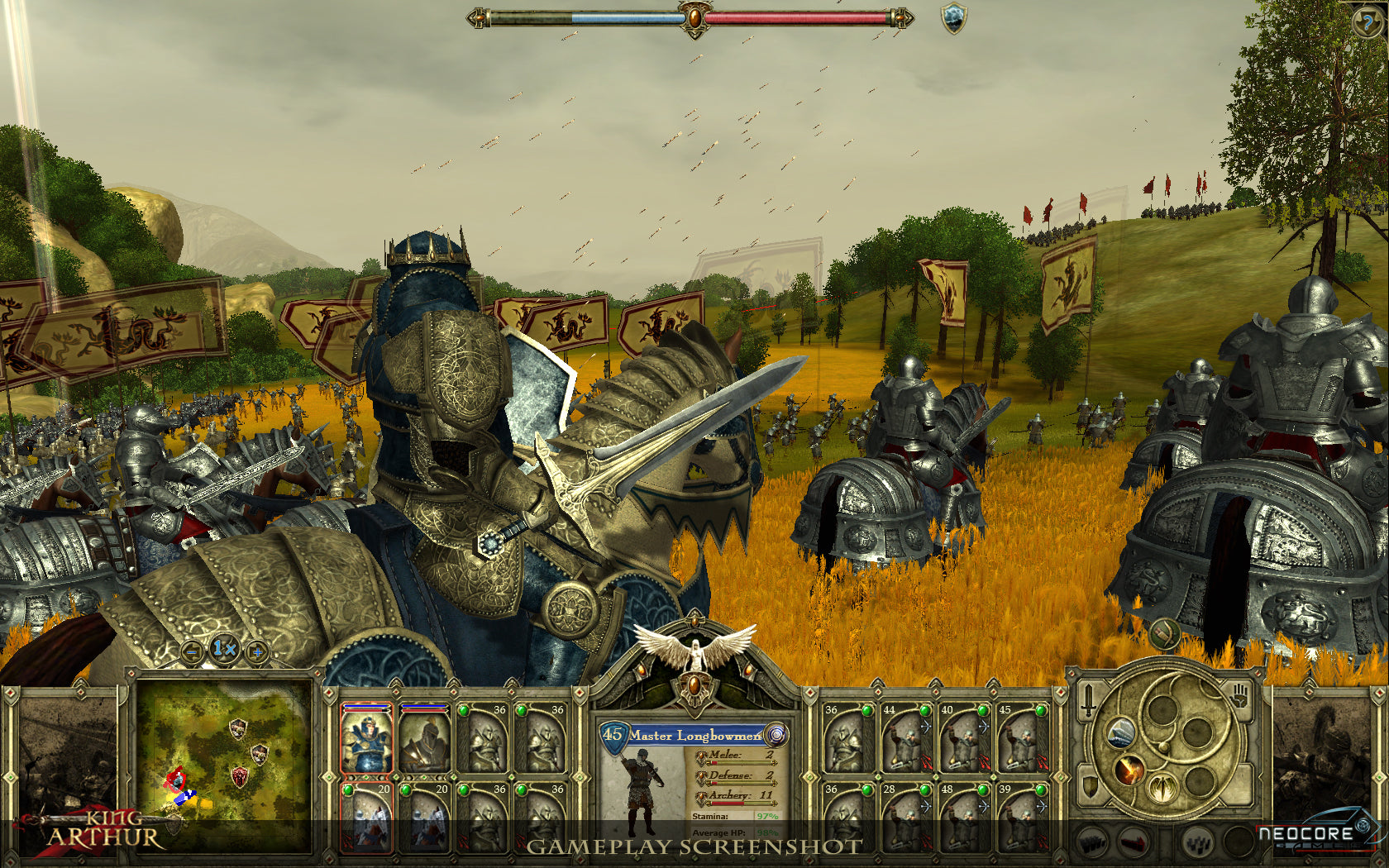
Task: Decrease game speed with the minus button
Action: 192,652
